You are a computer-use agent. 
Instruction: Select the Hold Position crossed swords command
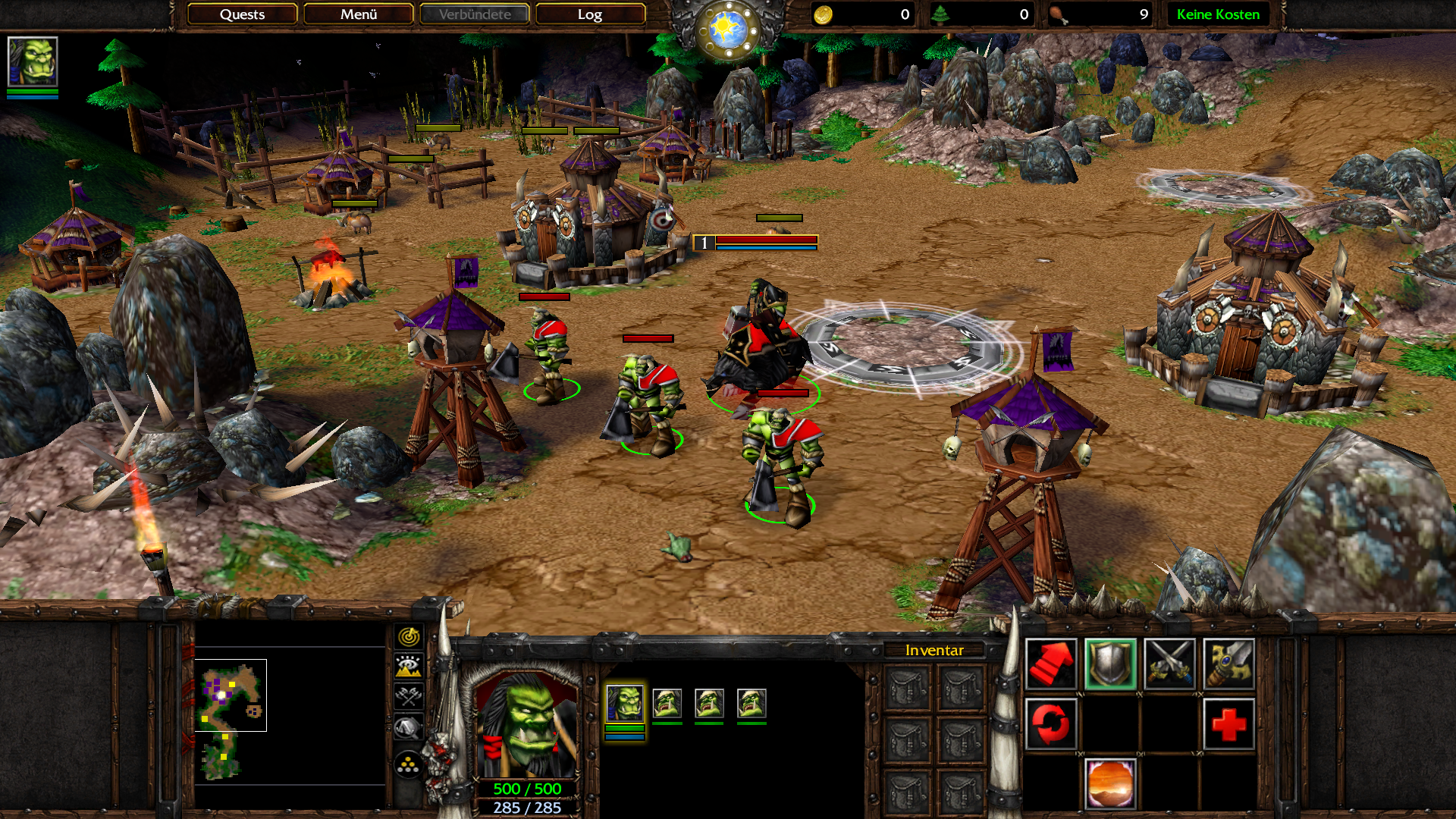[1169, 664]
